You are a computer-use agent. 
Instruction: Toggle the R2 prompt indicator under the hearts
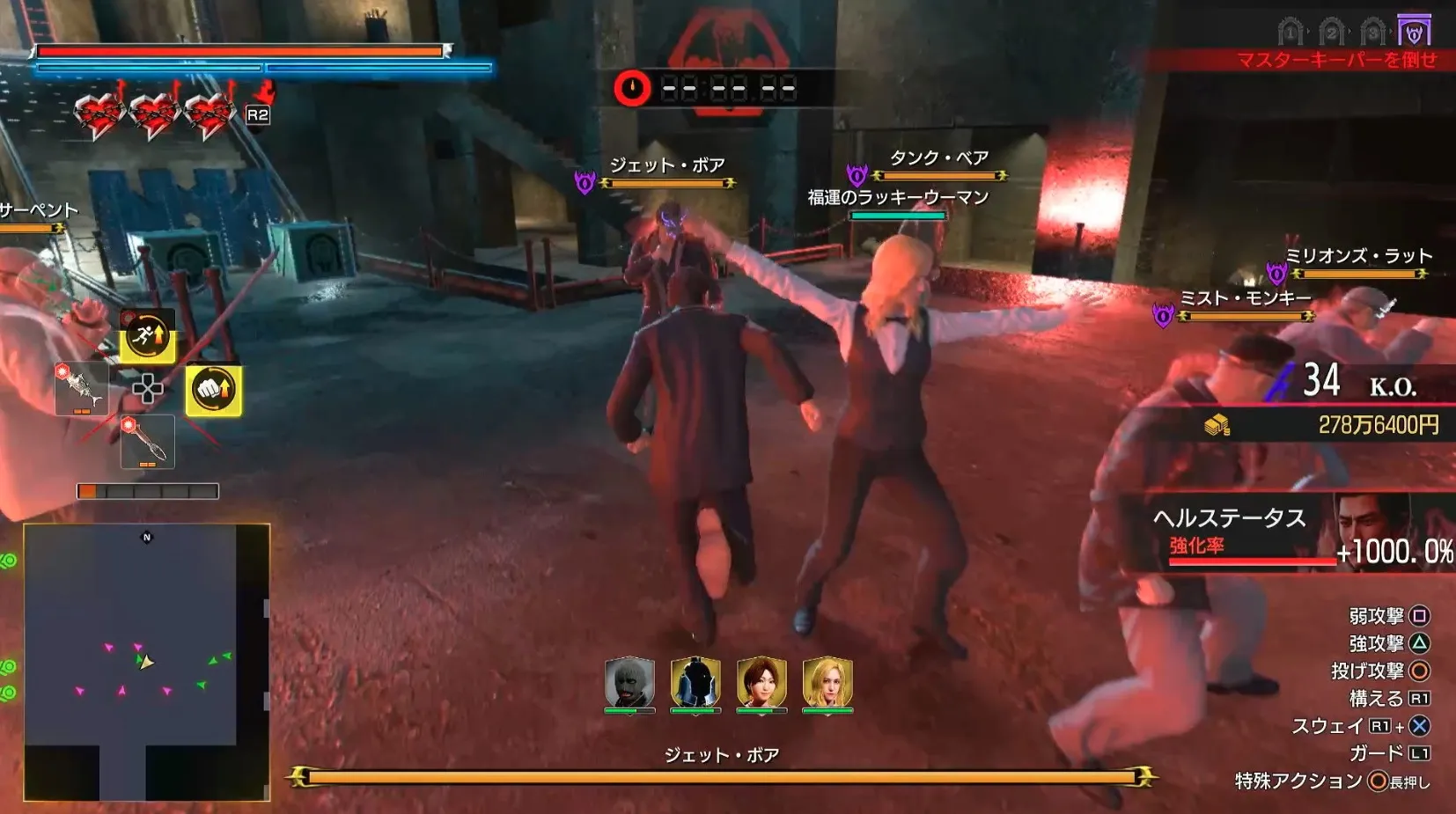pyautogui.click(x=259, y=112)
